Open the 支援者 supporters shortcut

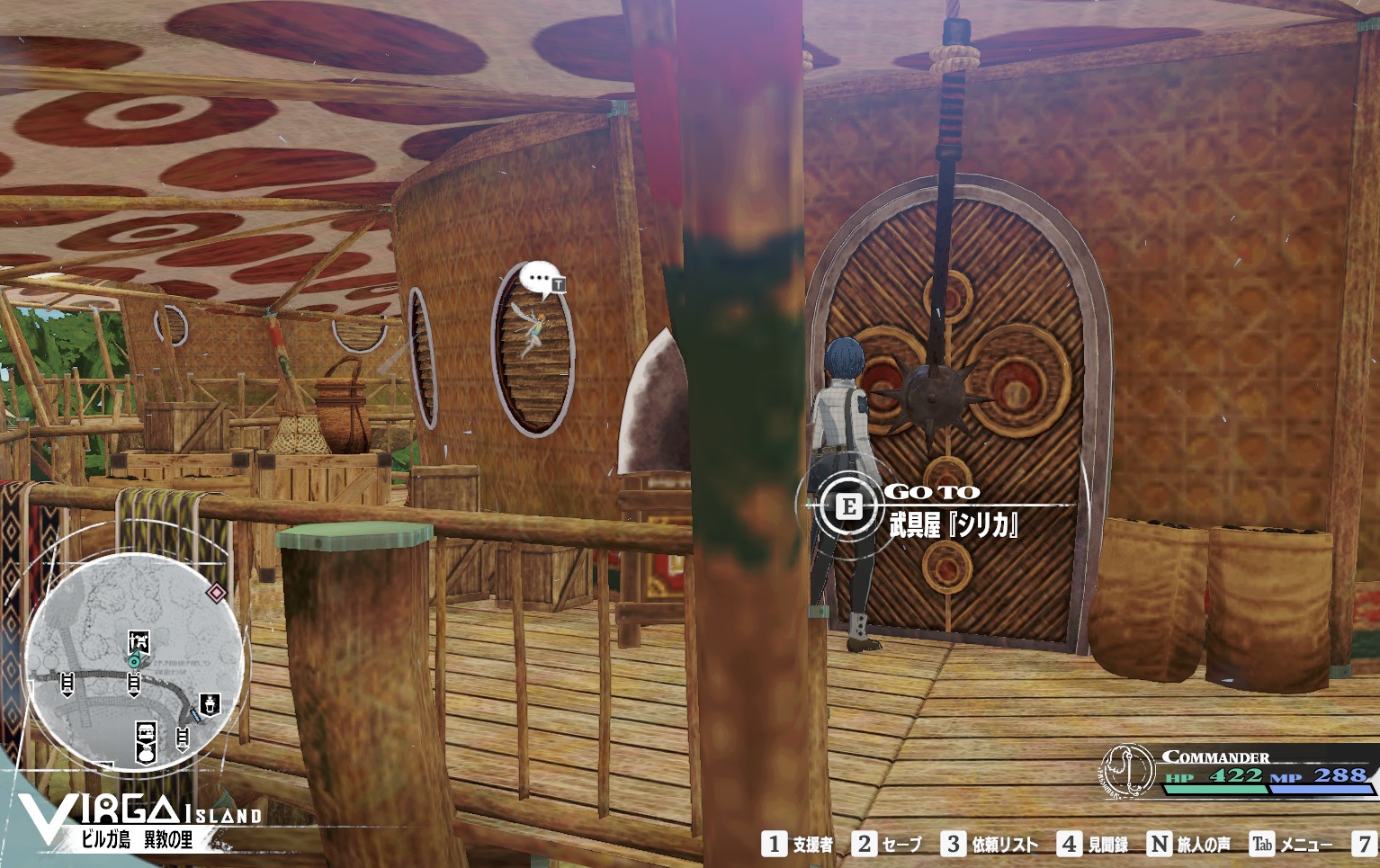798,844
